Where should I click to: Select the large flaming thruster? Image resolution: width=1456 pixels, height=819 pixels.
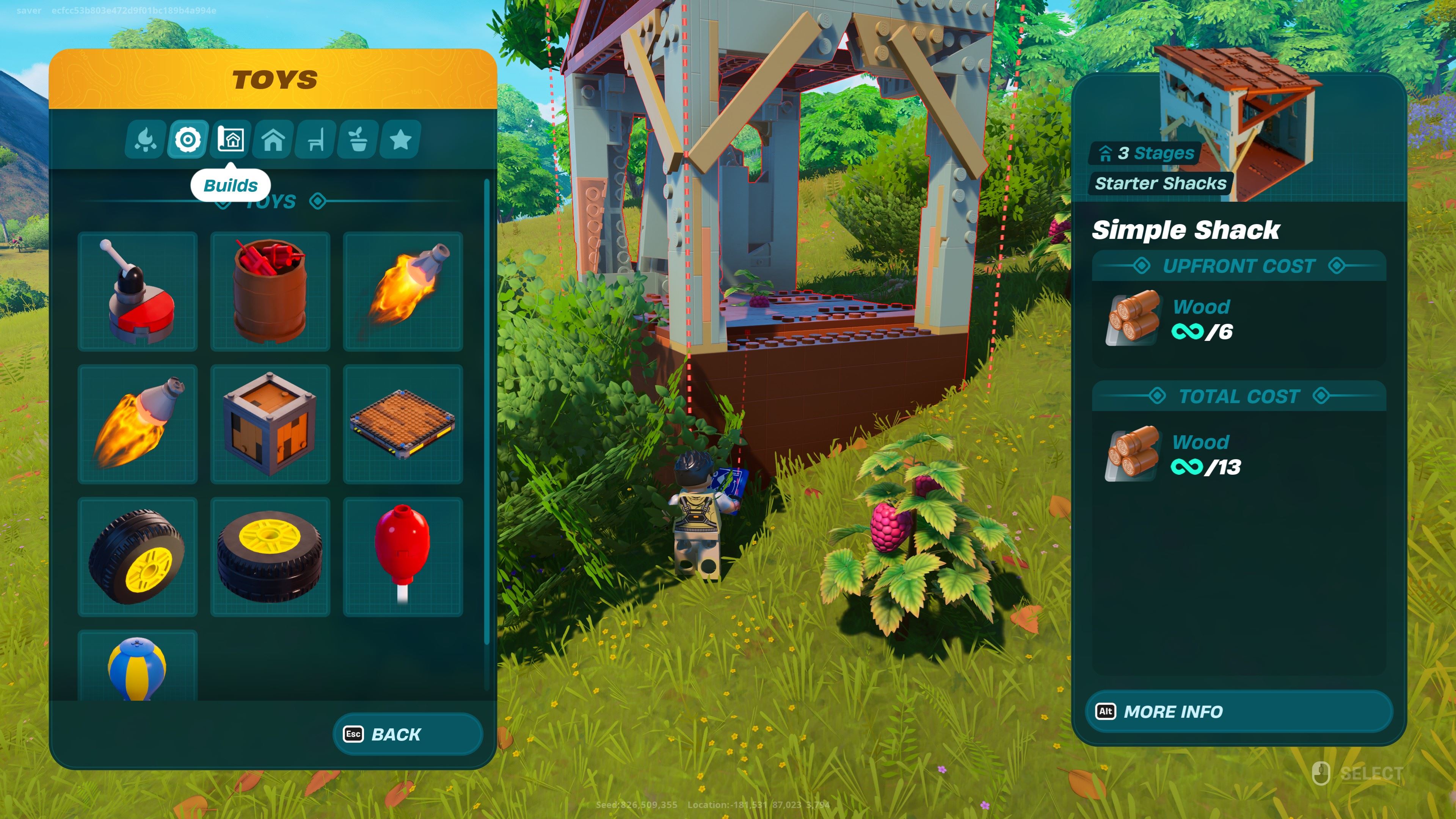[x=138, y=424]
